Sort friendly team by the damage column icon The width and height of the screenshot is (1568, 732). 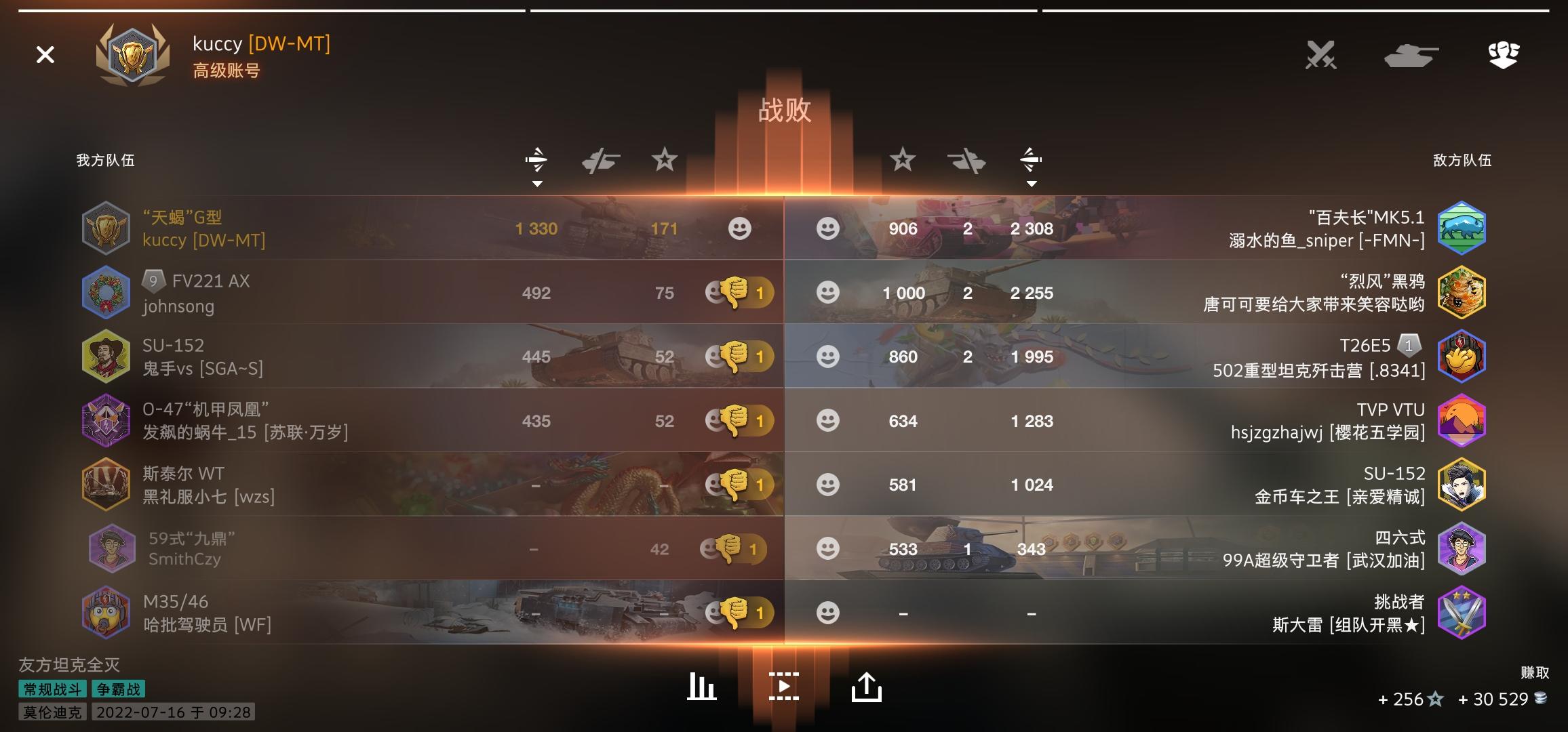pyautogui.click(x=535, y=159)
